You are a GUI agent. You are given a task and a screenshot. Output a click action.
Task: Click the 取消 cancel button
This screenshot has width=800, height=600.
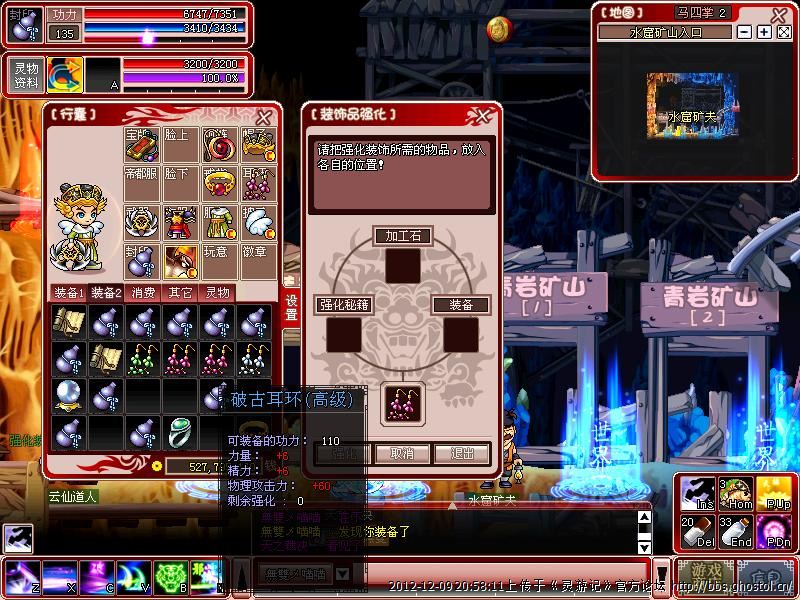[x=402, y=453]
